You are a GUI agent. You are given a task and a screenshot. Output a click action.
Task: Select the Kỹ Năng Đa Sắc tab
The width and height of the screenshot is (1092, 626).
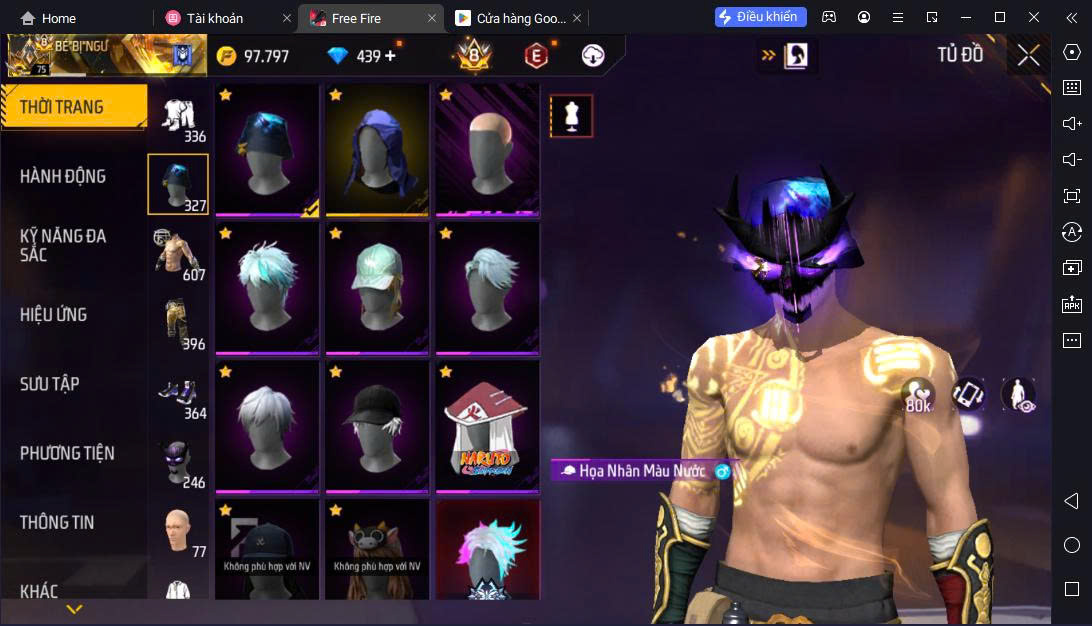click(x=63, y=245)
